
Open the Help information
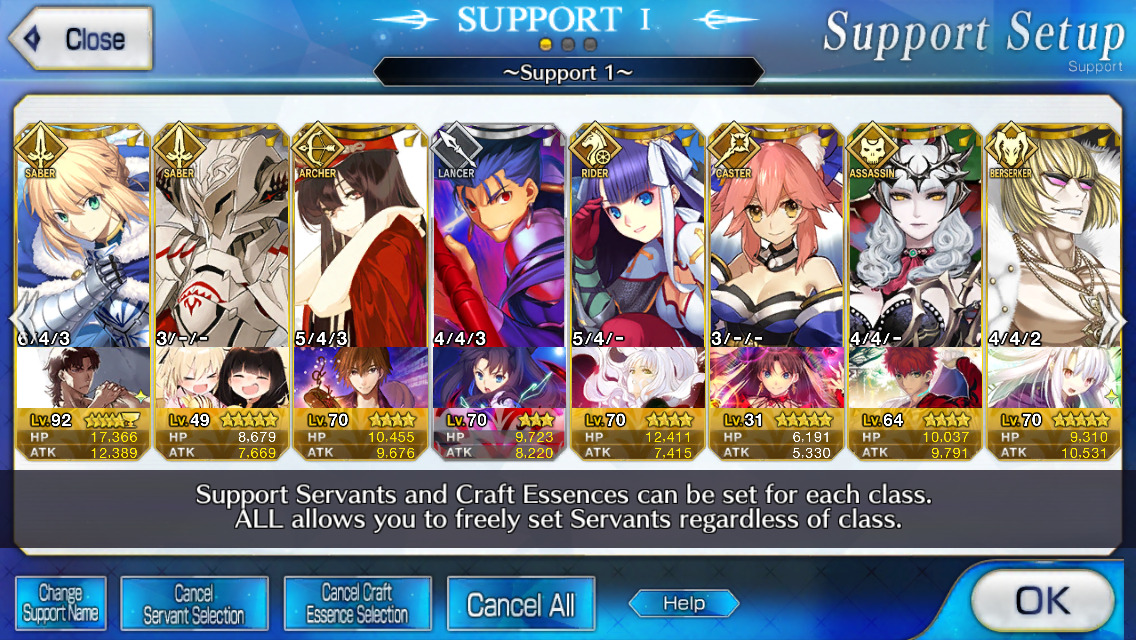pyautogui.click(x=684, y=603)
